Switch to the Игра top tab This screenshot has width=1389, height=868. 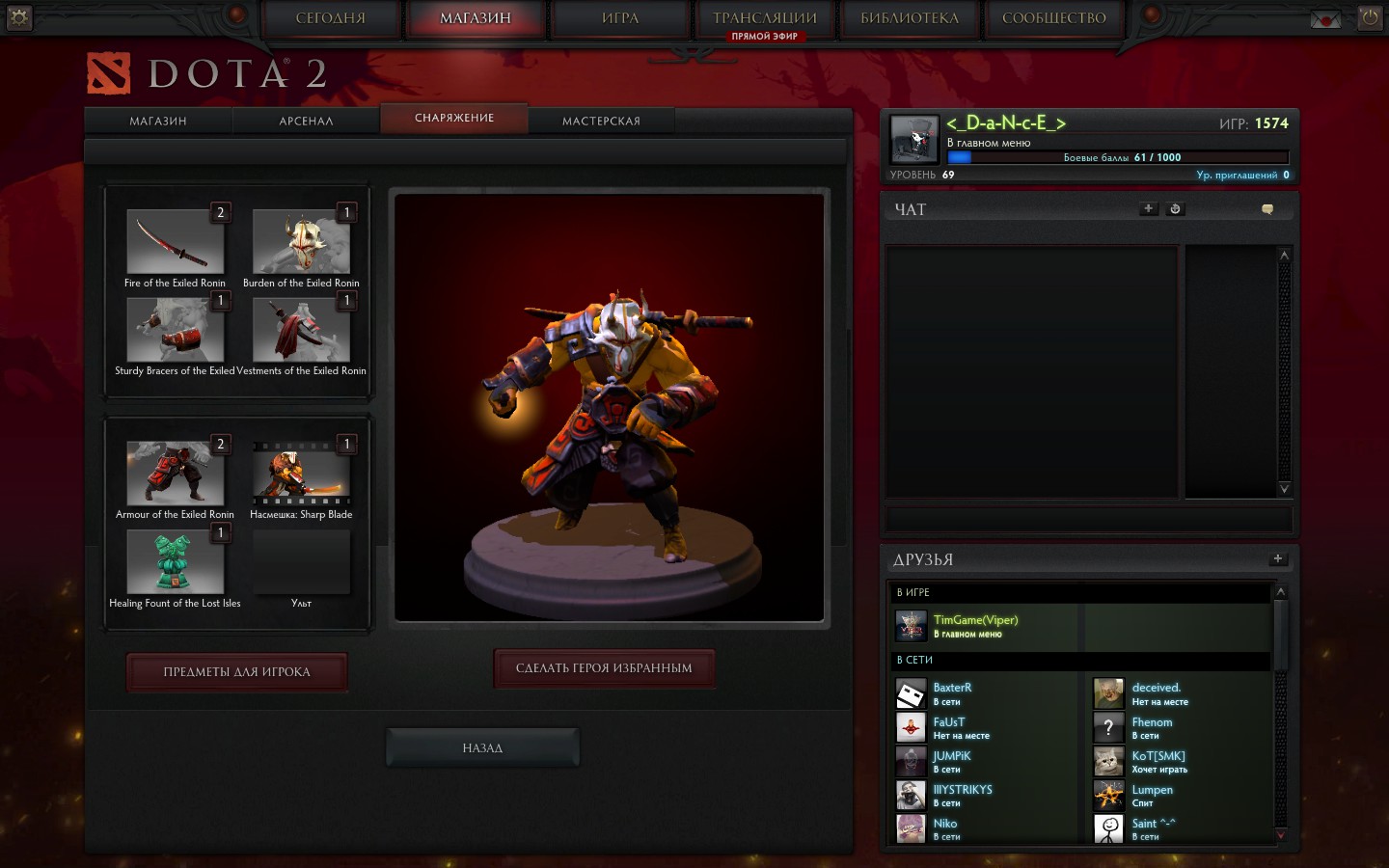620,18
